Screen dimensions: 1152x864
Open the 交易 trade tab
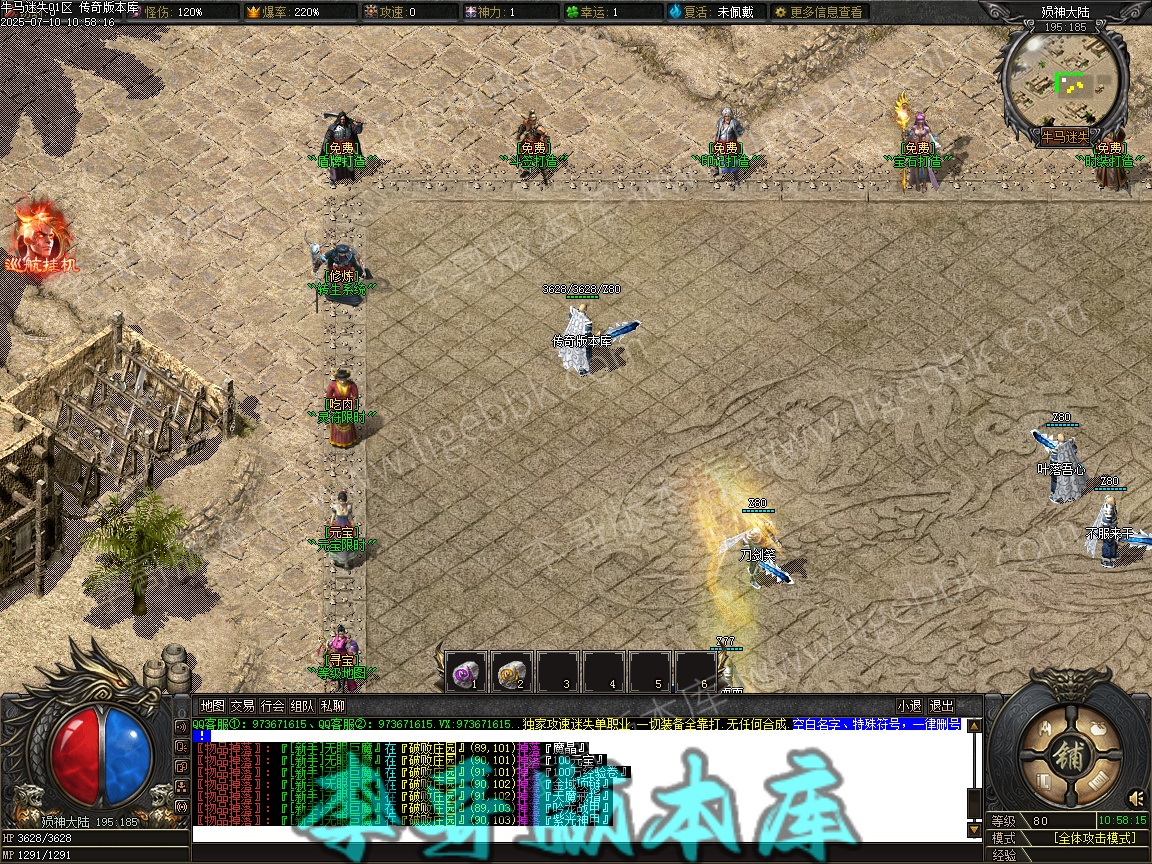tap(242, 706)
